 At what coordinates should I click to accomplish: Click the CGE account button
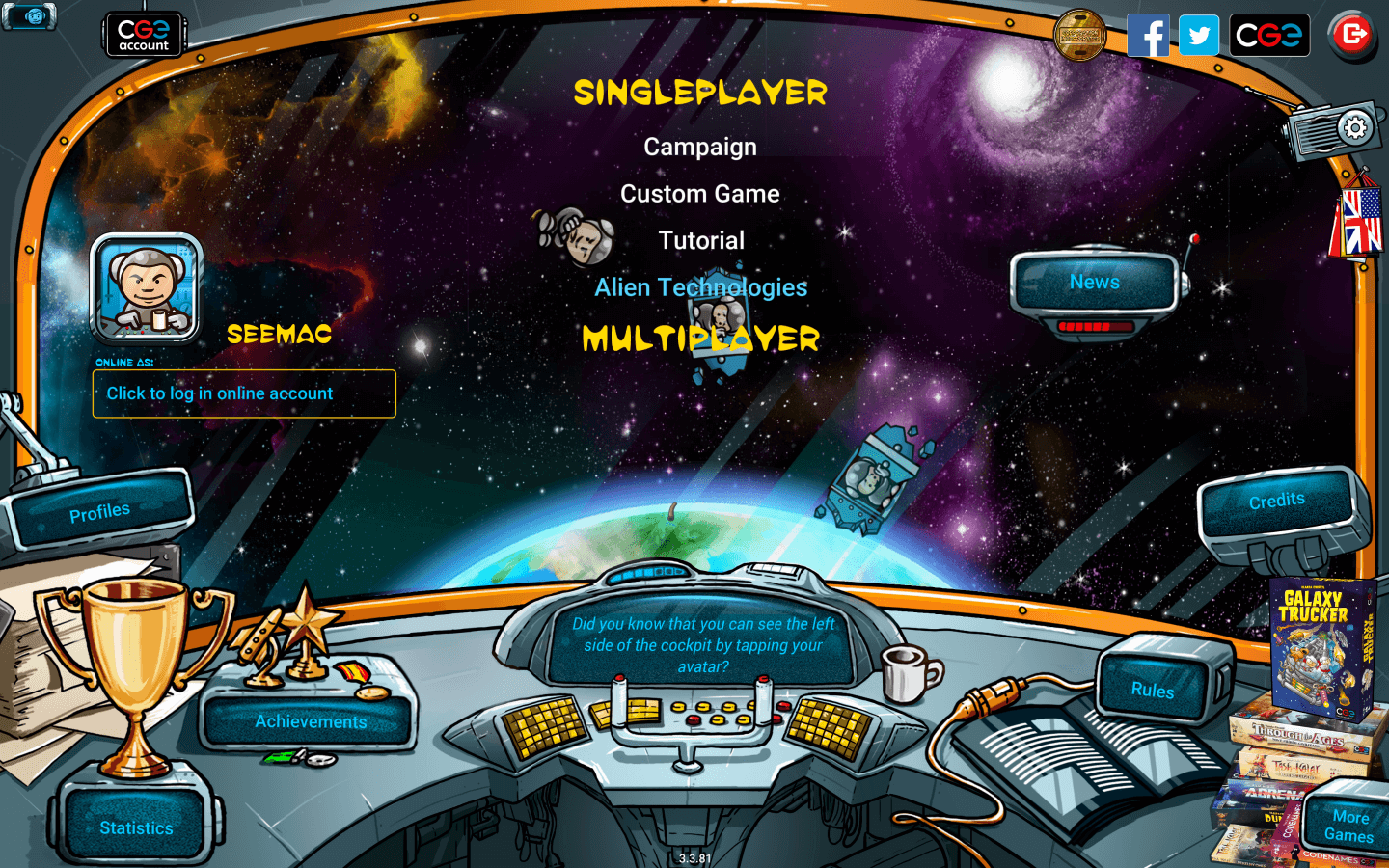144,35
